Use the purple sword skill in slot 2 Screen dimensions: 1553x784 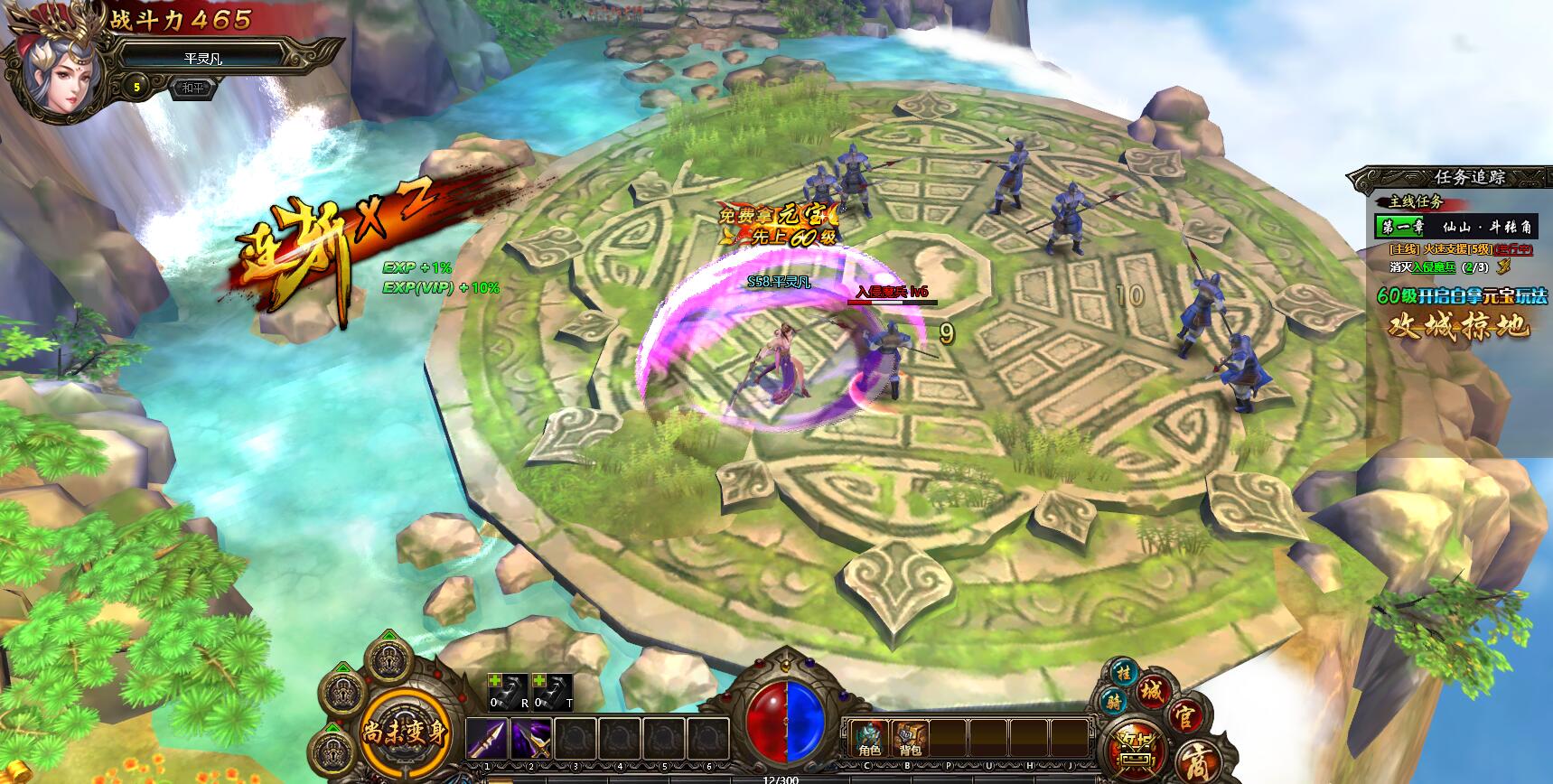[x=531, y=741]
